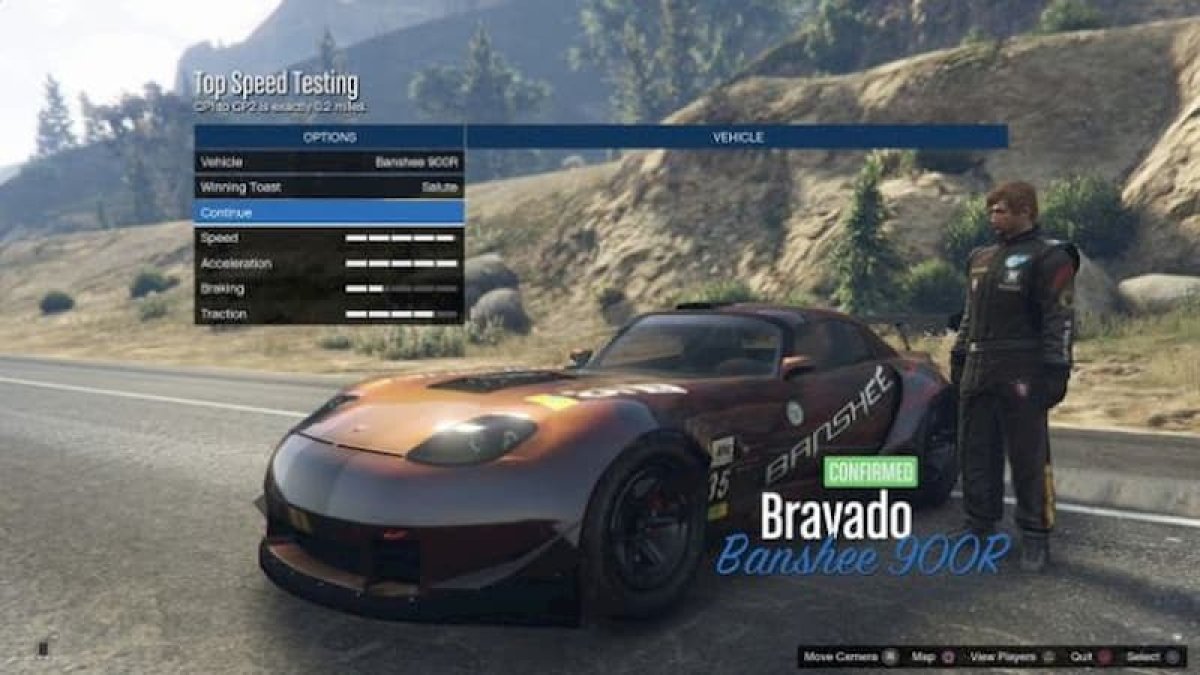Switch to the Options tab header

(x=329, y=137)
